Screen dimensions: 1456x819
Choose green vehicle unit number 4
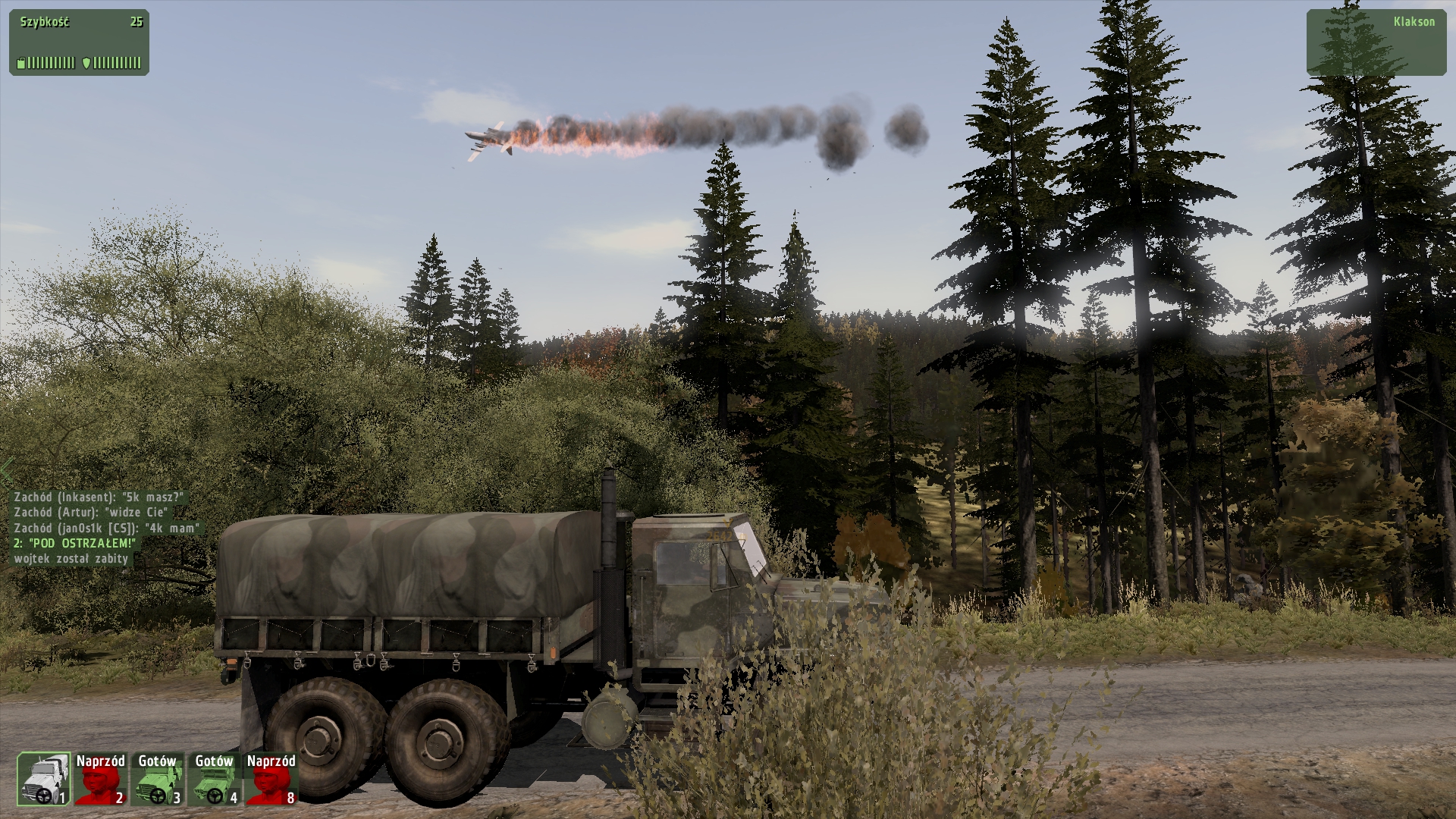(214, 779)
